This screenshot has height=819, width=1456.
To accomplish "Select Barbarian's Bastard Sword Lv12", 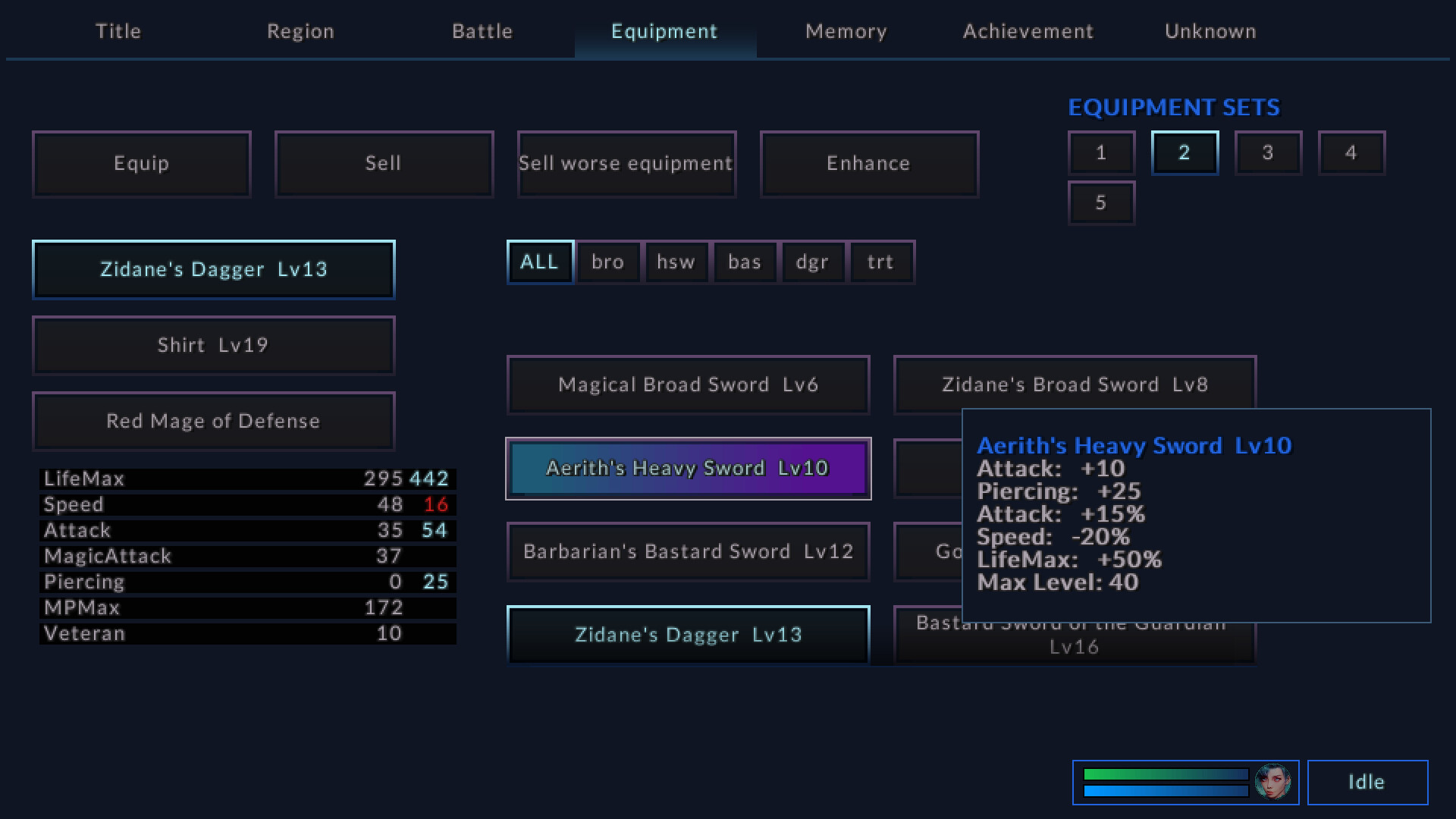I will click(687, 551).
